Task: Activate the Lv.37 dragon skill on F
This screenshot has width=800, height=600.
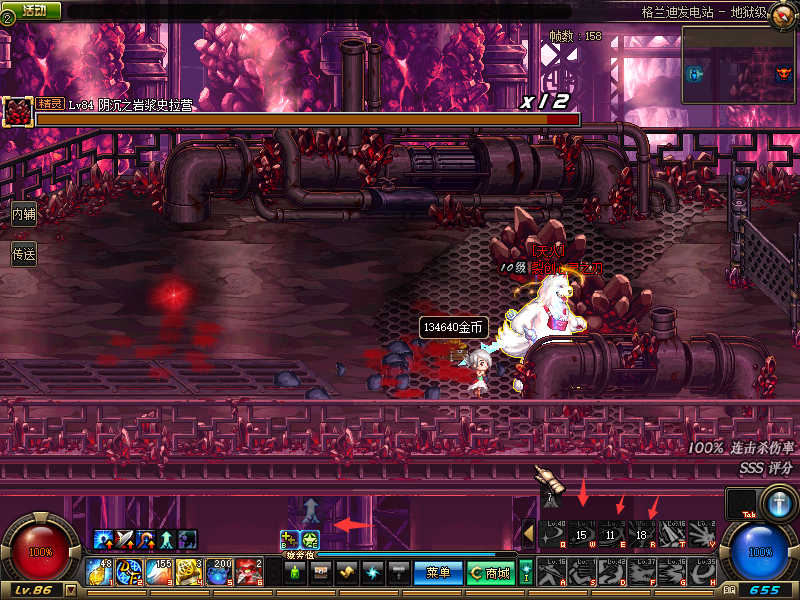Action: [x=642, y=572]
